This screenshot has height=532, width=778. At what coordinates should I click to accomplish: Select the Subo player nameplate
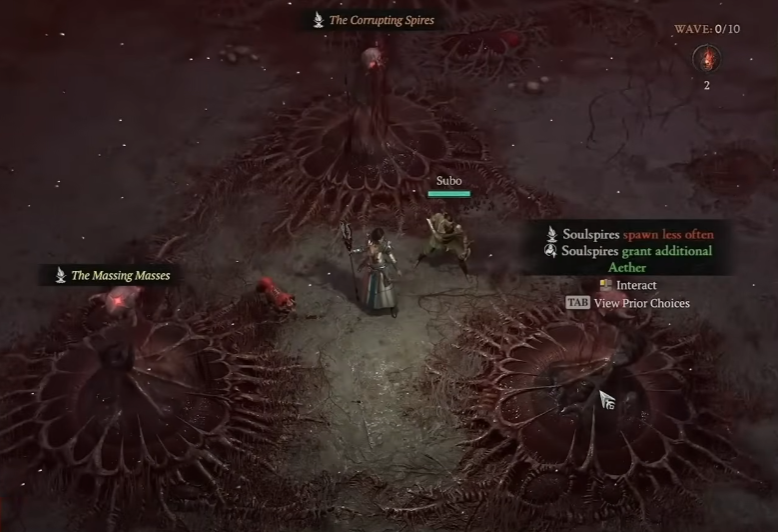448,181
